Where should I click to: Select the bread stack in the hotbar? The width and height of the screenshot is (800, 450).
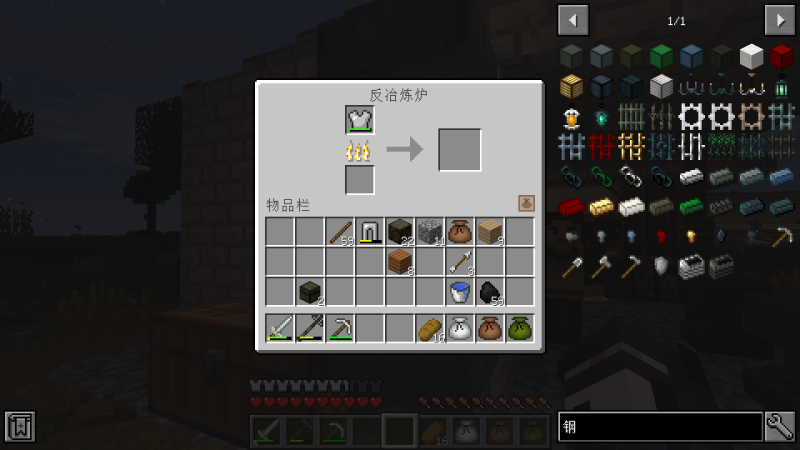point(430,328)
